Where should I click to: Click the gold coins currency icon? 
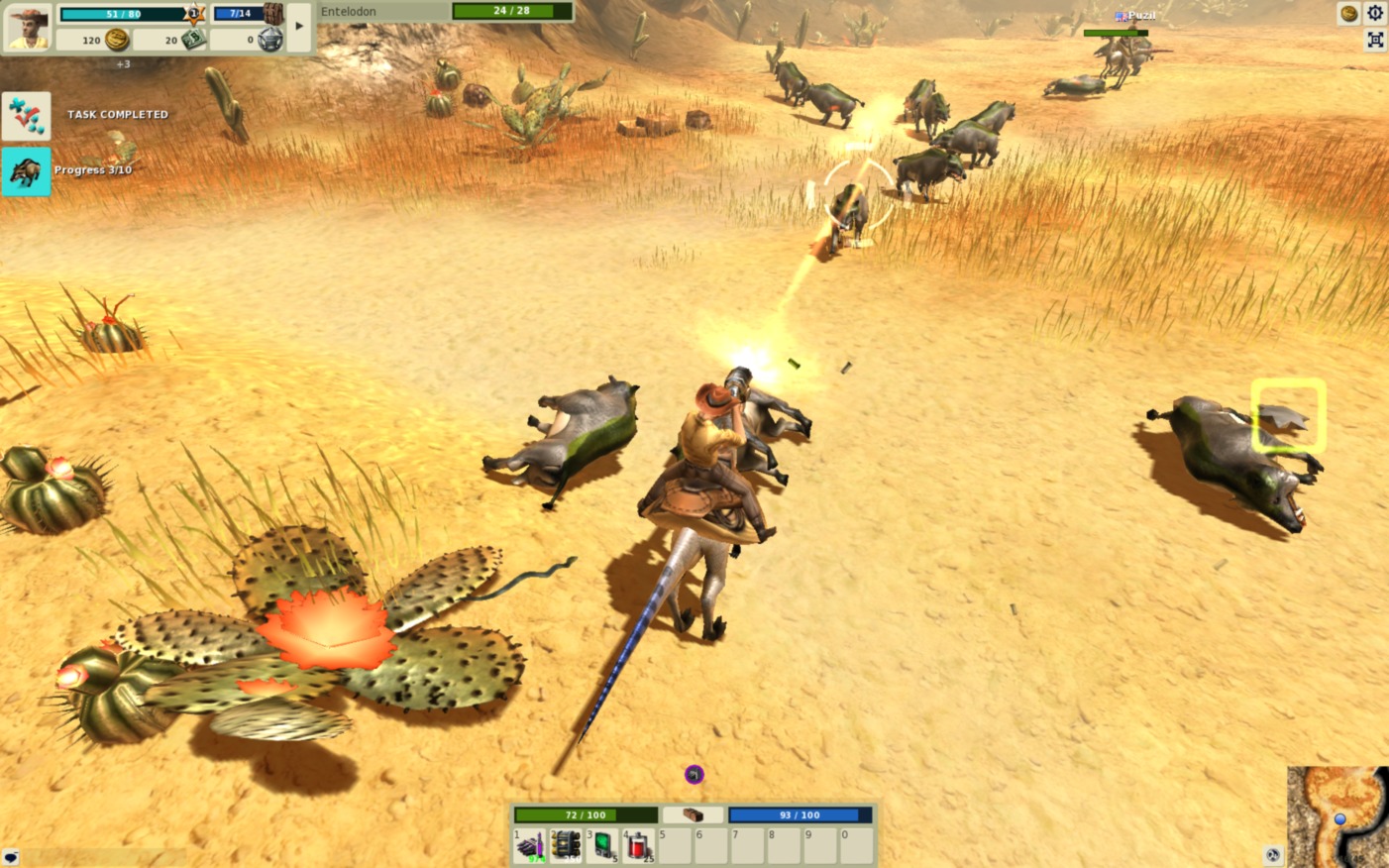[117, 40]
